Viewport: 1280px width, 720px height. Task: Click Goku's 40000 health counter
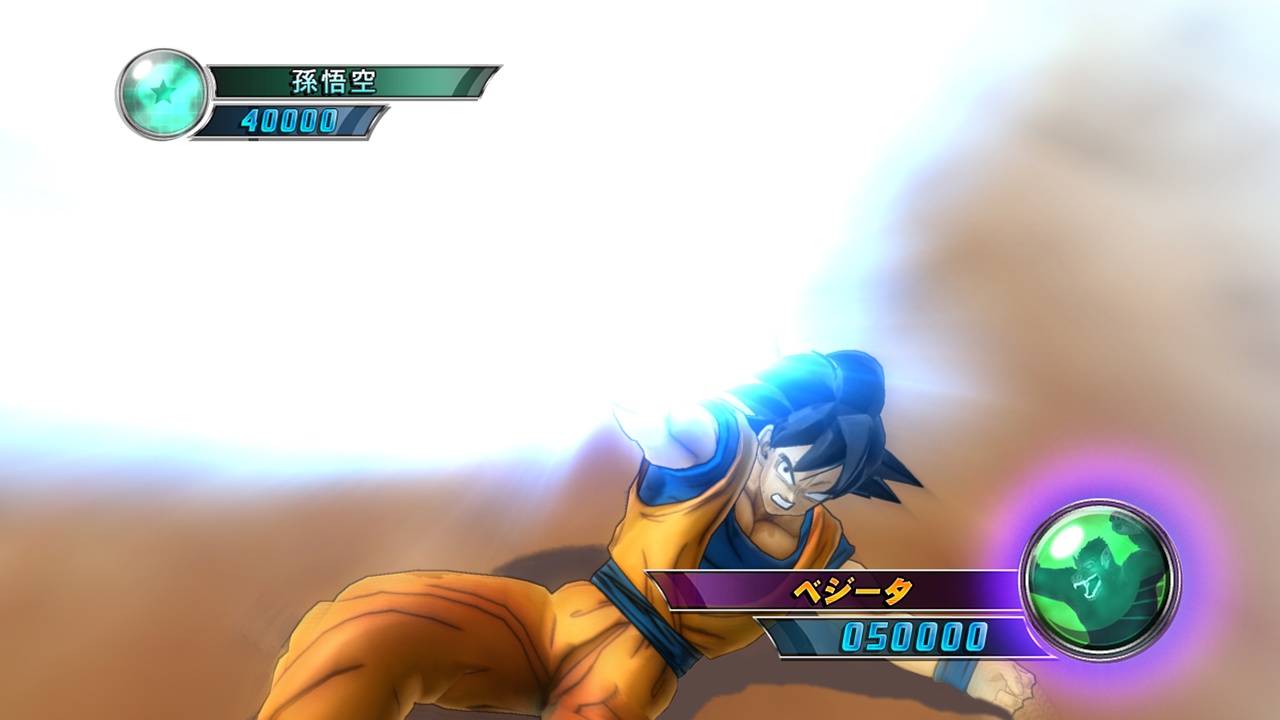290,122
